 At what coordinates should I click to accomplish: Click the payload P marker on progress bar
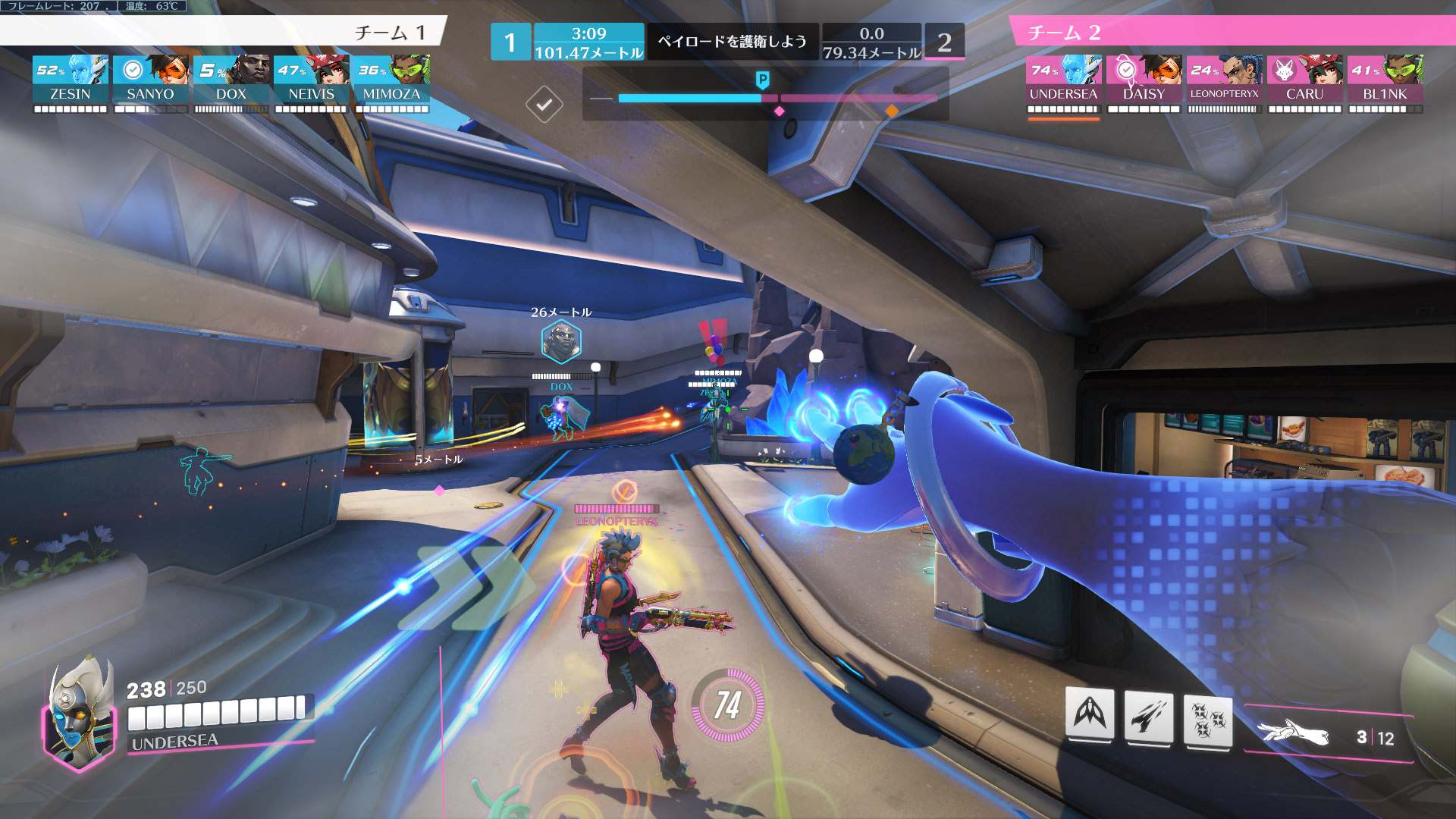click(x=763, y=80)
